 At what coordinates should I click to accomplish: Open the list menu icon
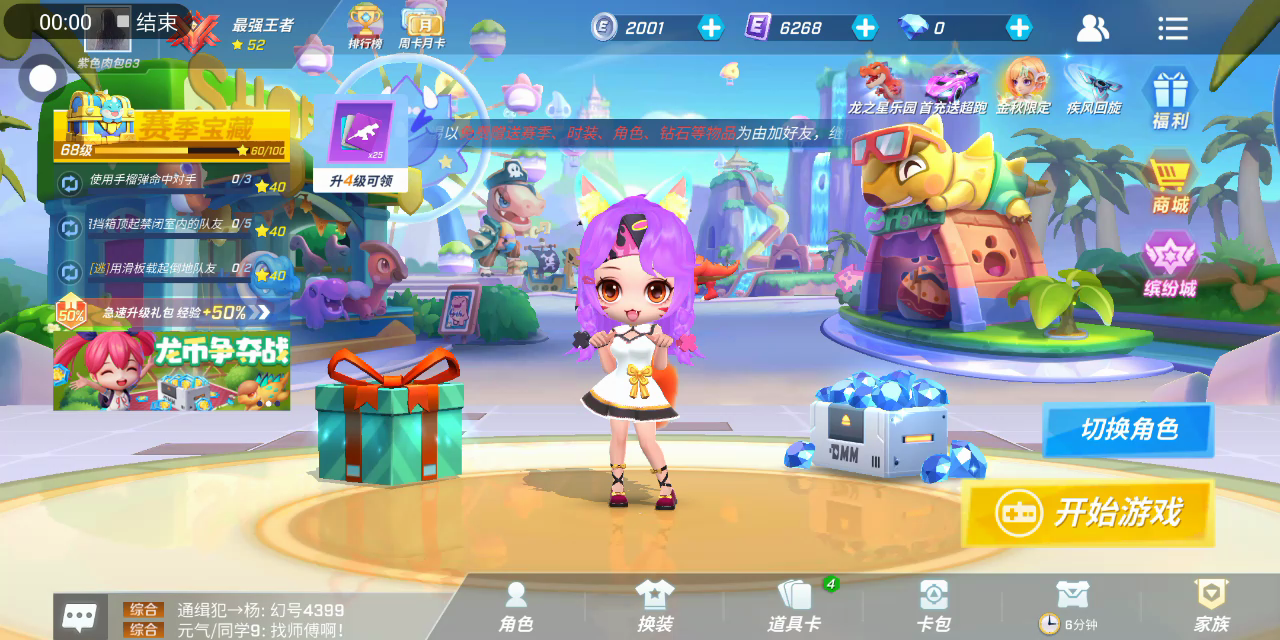1172,28
